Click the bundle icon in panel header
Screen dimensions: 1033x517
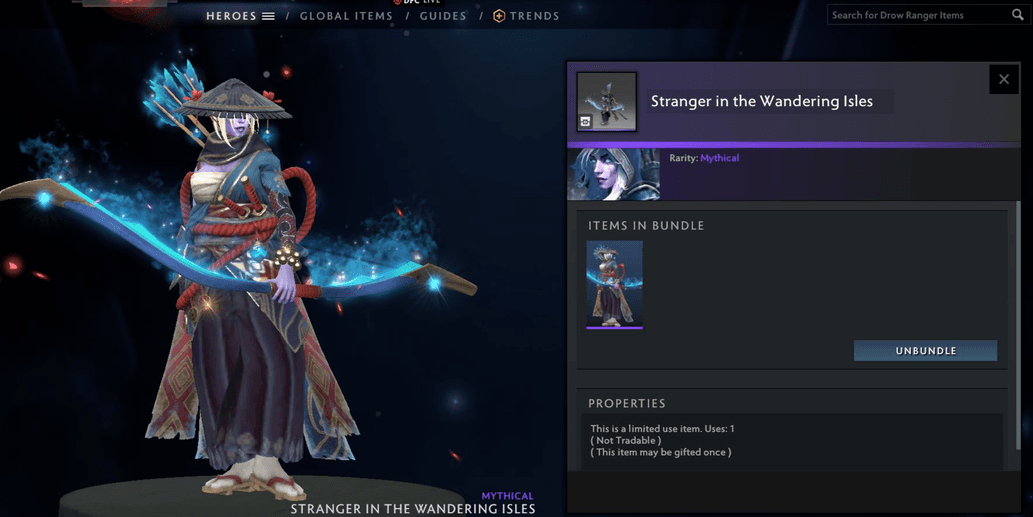(606, 101)
